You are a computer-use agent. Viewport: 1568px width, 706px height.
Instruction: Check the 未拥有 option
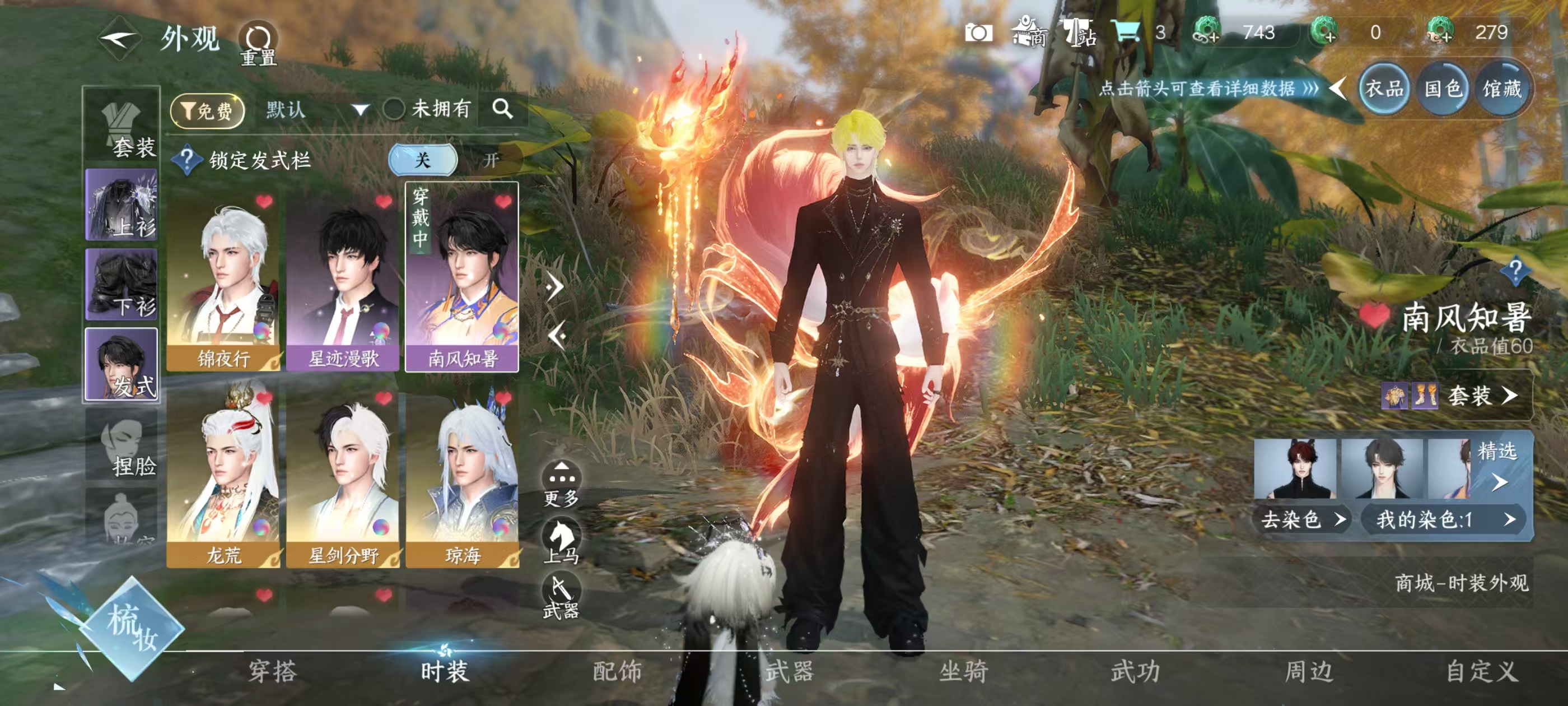click(394, 110)
